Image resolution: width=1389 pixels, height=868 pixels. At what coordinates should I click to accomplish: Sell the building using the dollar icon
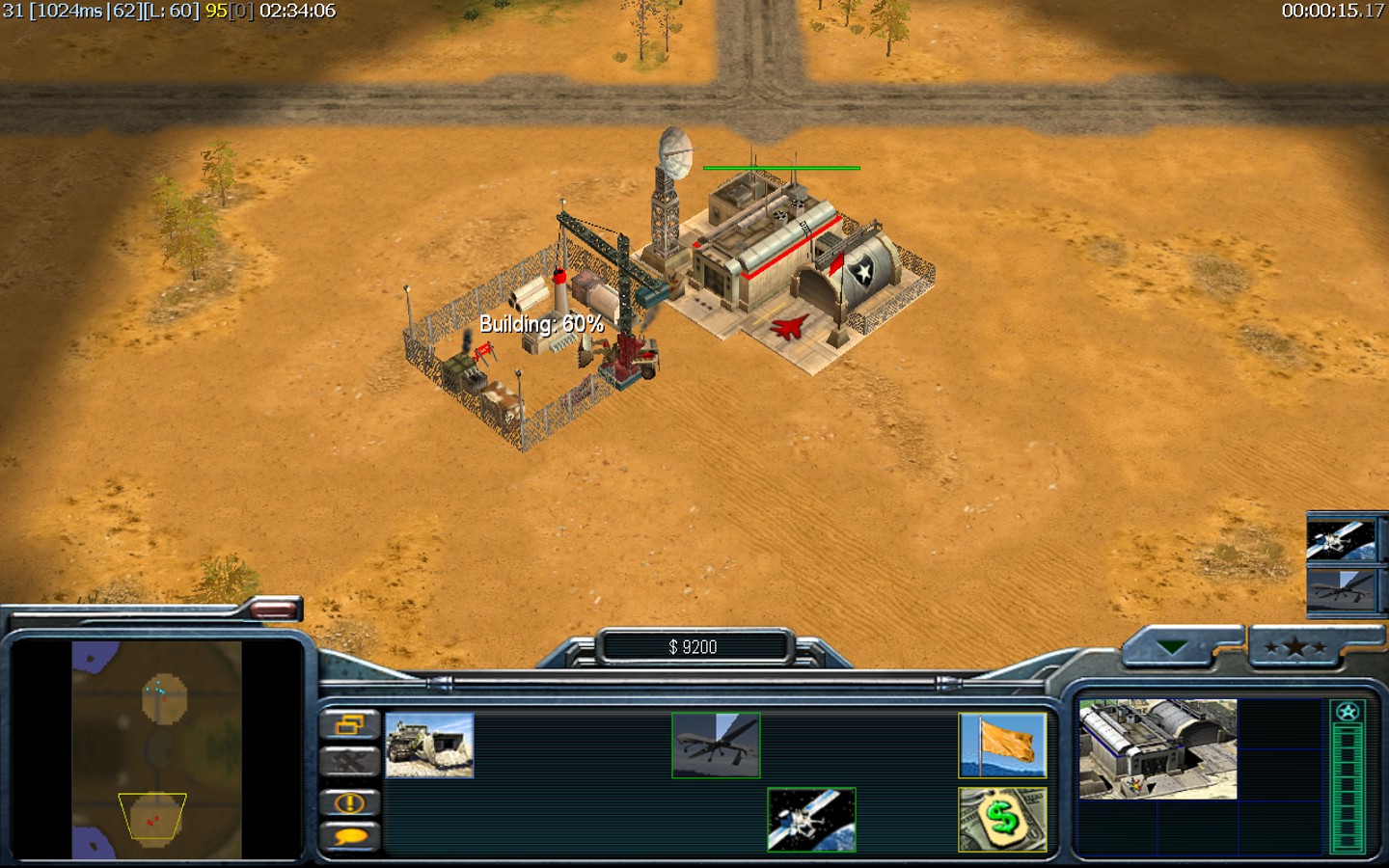(1002, 820)
